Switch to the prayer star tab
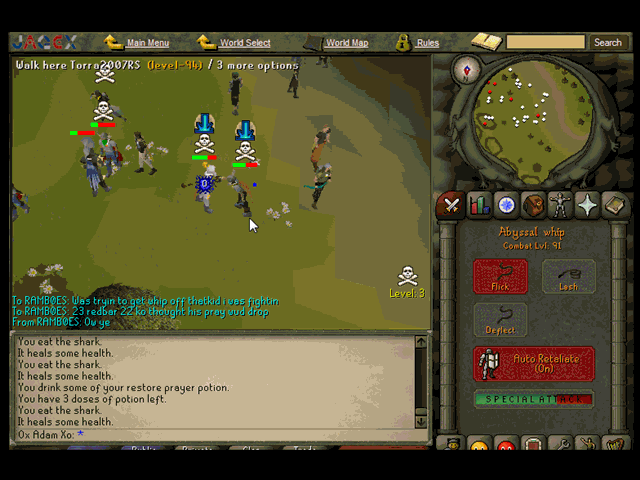 click(587, 205)
